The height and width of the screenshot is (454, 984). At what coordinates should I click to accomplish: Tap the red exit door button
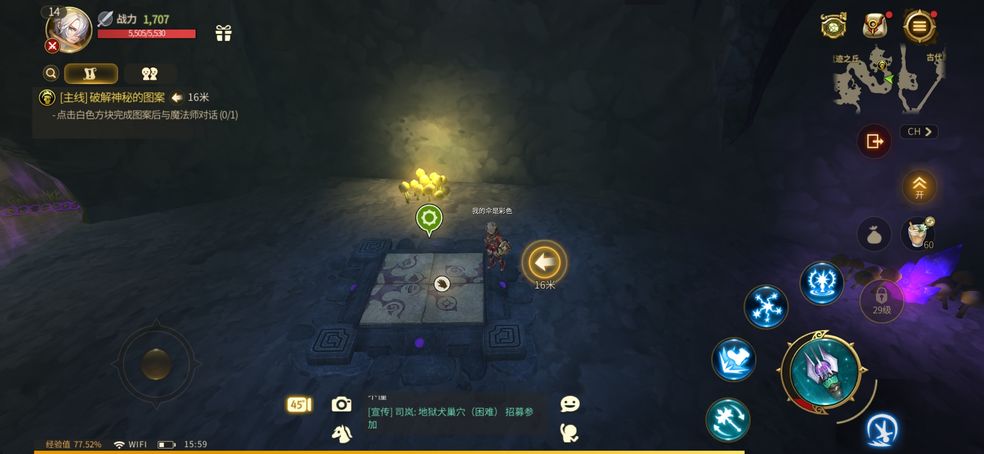(874, 141)
